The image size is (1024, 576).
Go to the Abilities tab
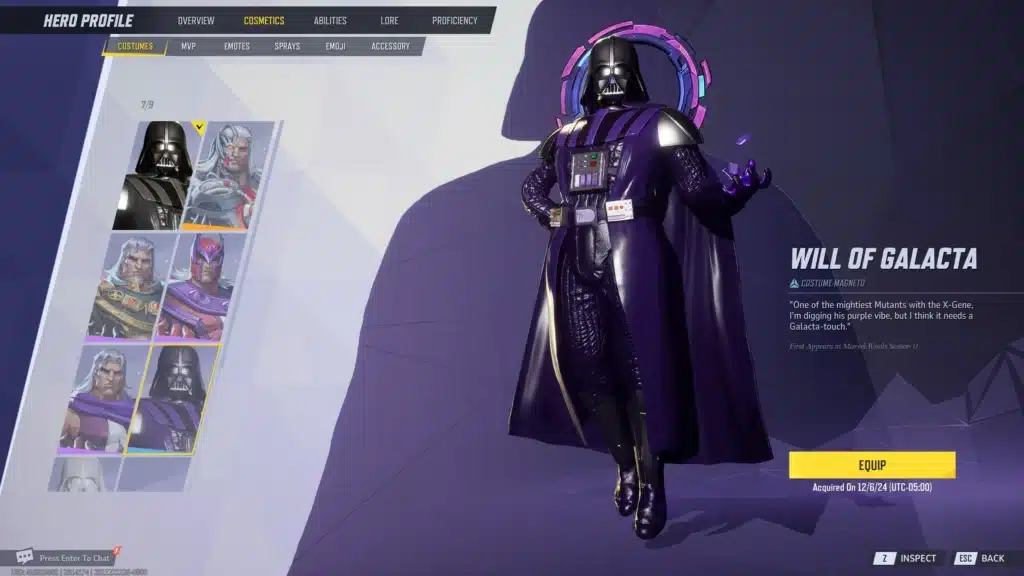(x=330, y=21)
